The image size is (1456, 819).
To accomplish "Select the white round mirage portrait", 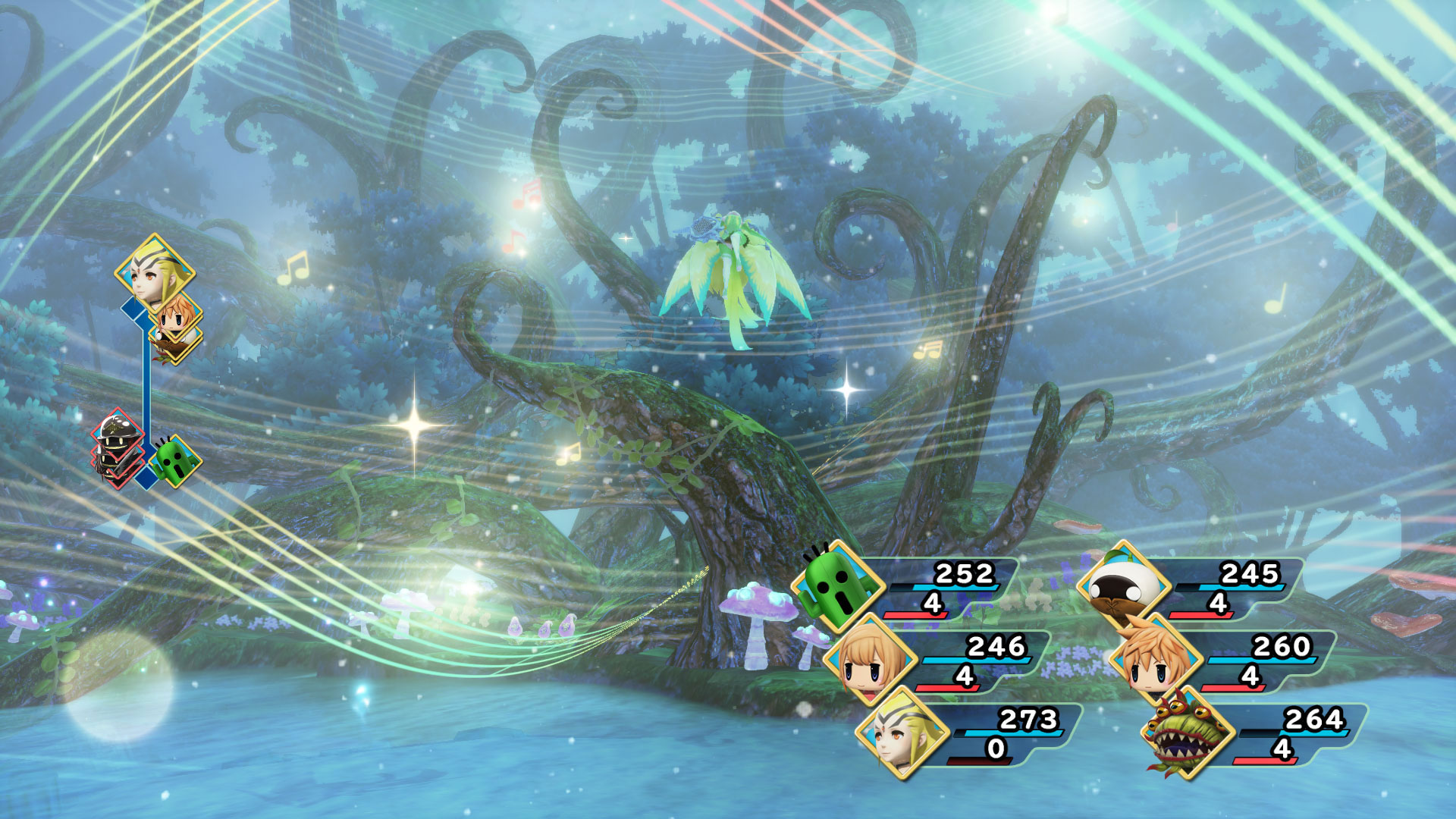I will 1123,587.
